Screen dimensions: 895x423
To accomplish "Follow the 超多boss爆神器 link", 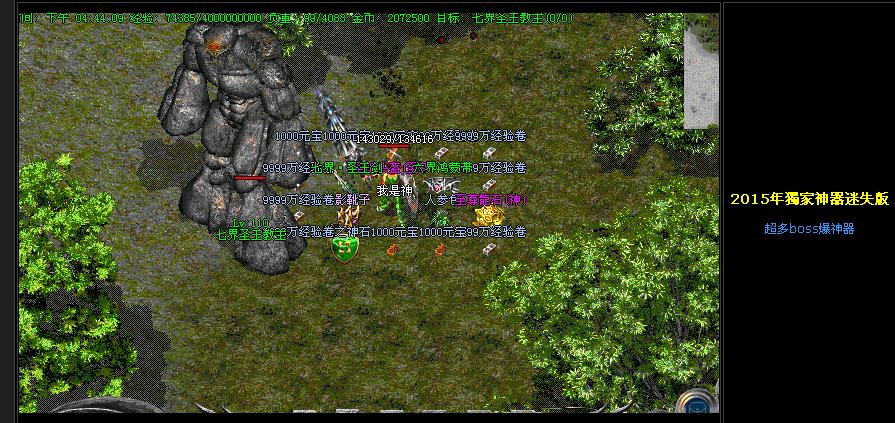I will coord(809,229).
